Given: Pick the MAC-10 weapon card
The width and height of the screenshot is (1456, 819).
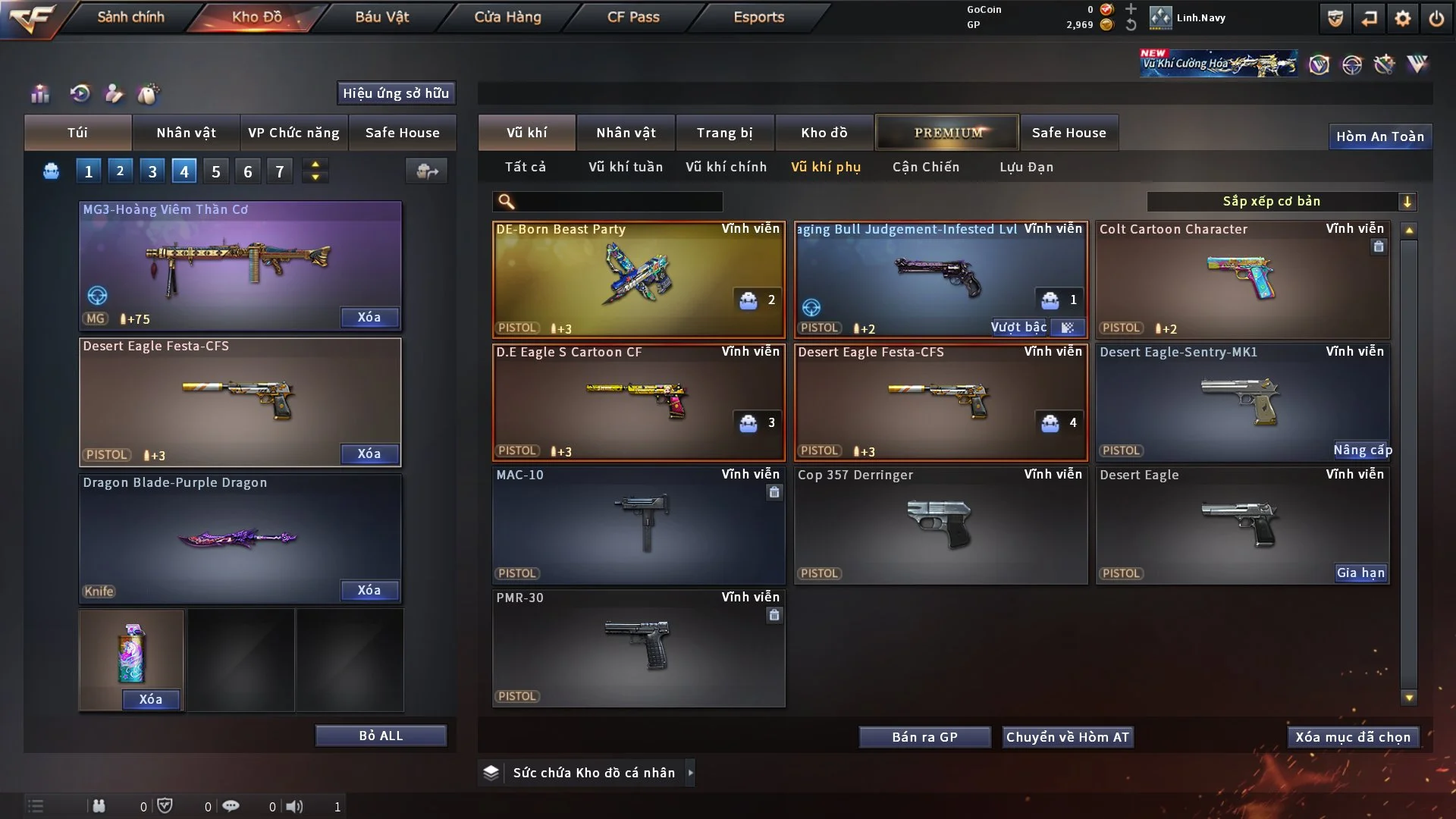Looking at the screenshot, I should click(x=638, y=525).
